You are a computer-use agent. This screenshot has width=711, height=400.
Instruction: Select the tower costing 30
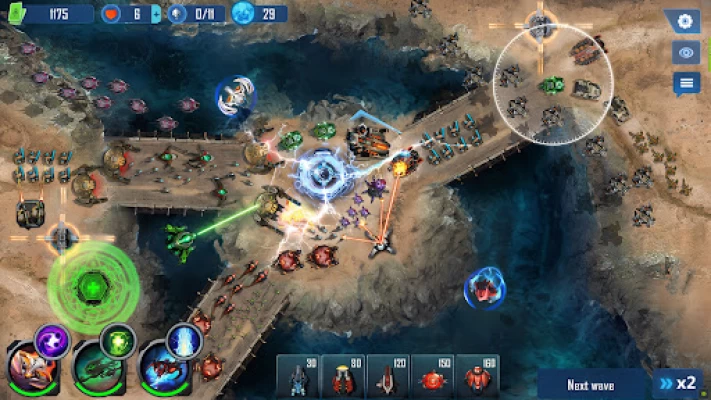297,375
